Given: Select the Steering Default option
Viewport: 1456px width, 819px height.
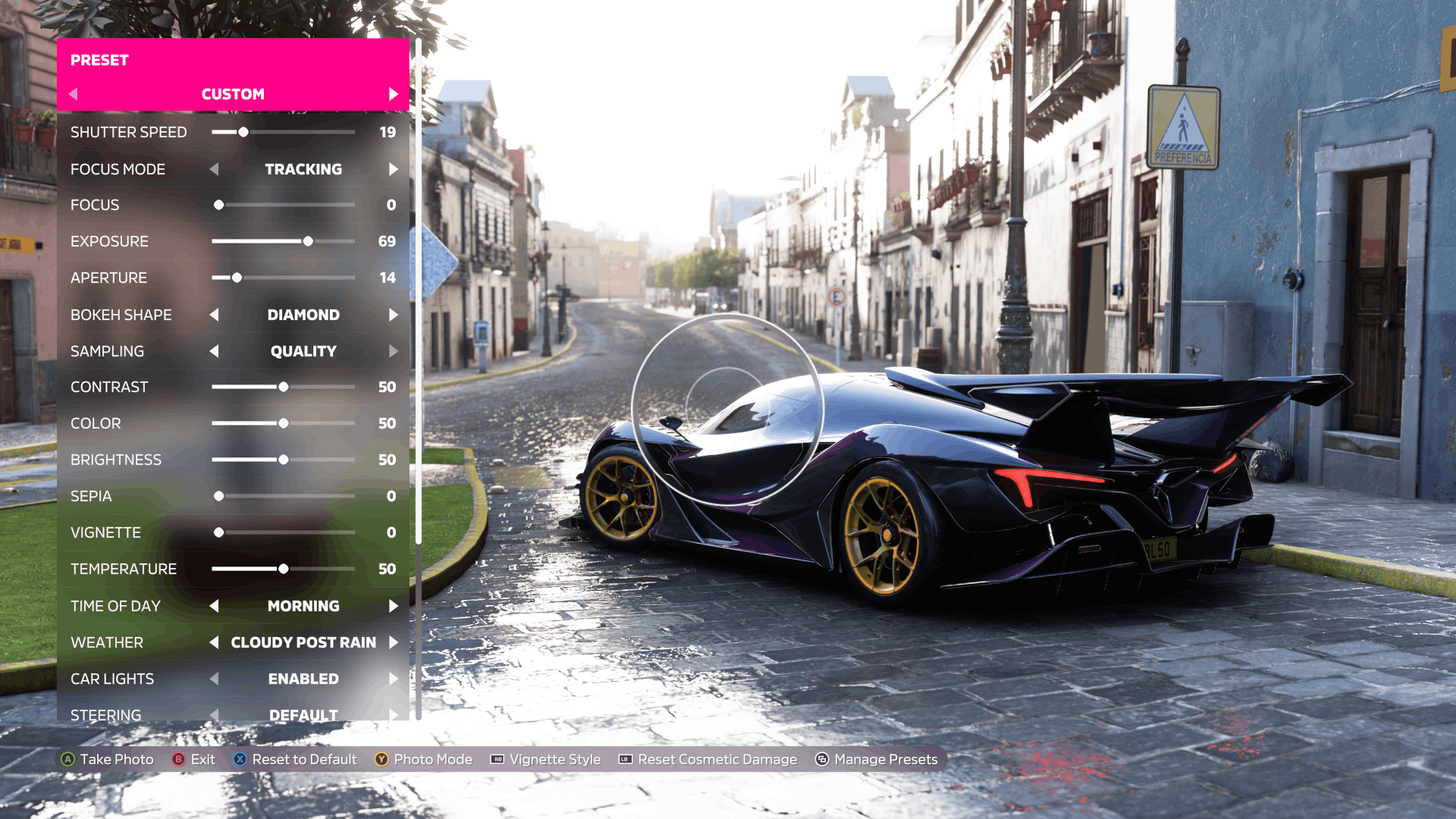Looking at the screenshot, I should tap(303, 714).
